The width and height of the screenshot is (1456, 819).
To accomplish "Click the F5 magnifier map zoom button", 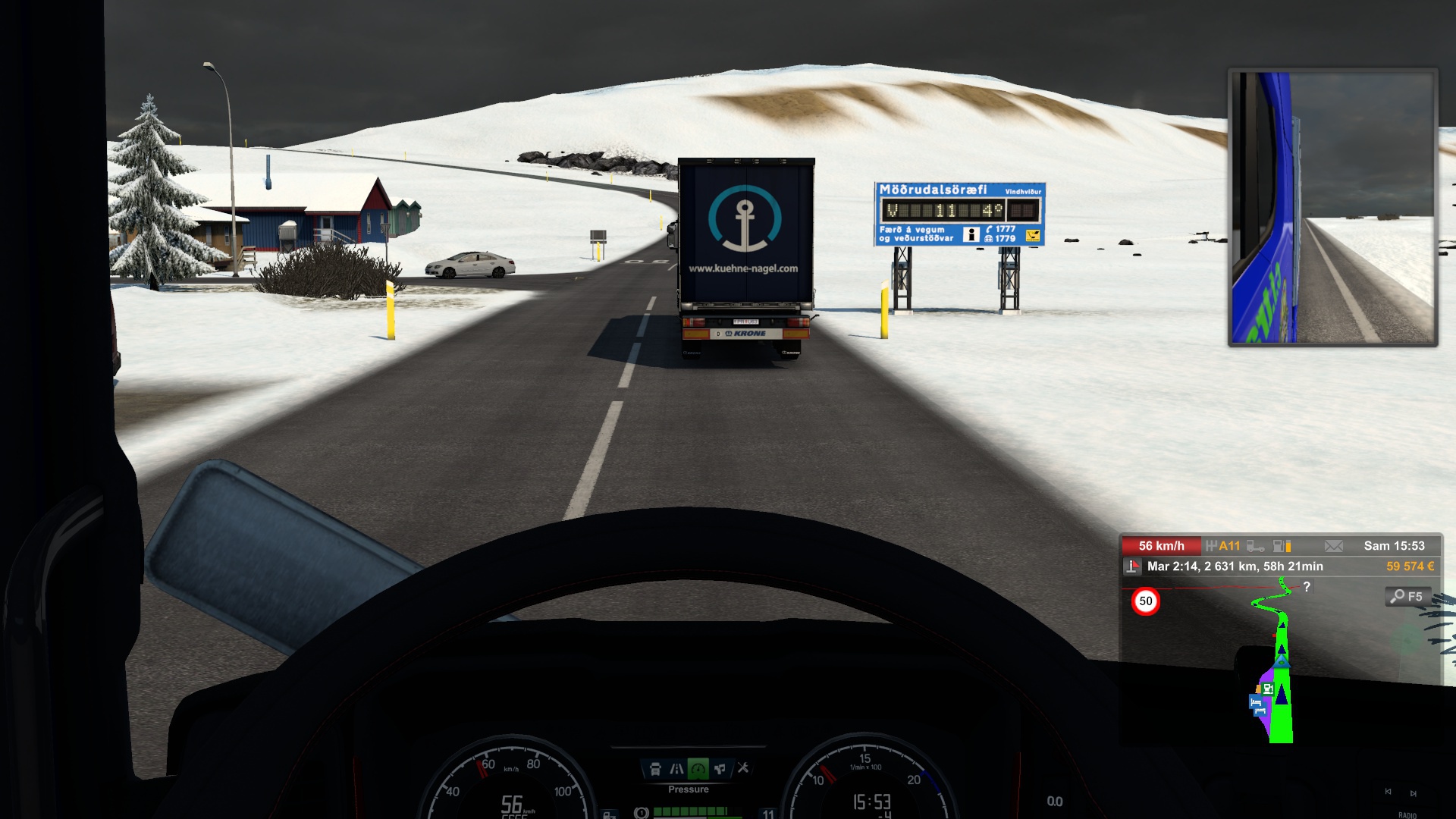I will (1407, 597).
